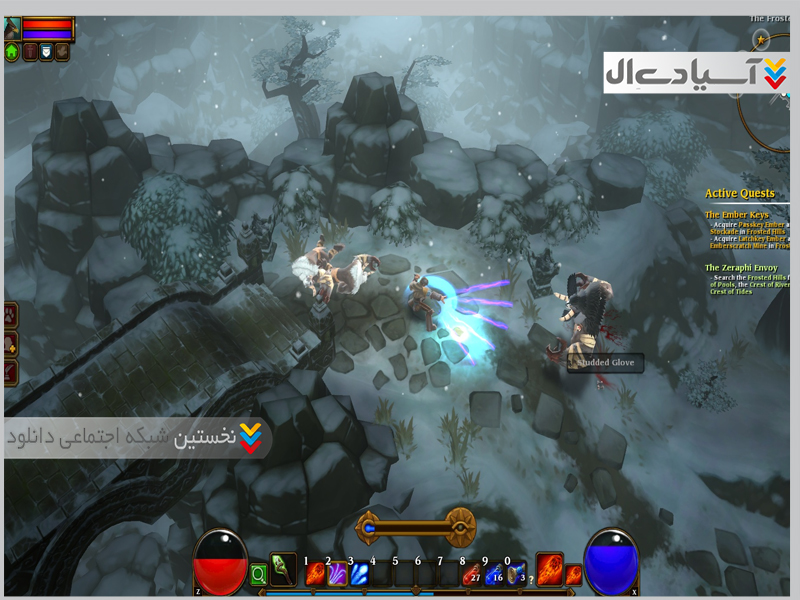This screenshot has width=800, height=600.
Task: Choose the small fire alternate skill icon
Action: tap(574, 574)
